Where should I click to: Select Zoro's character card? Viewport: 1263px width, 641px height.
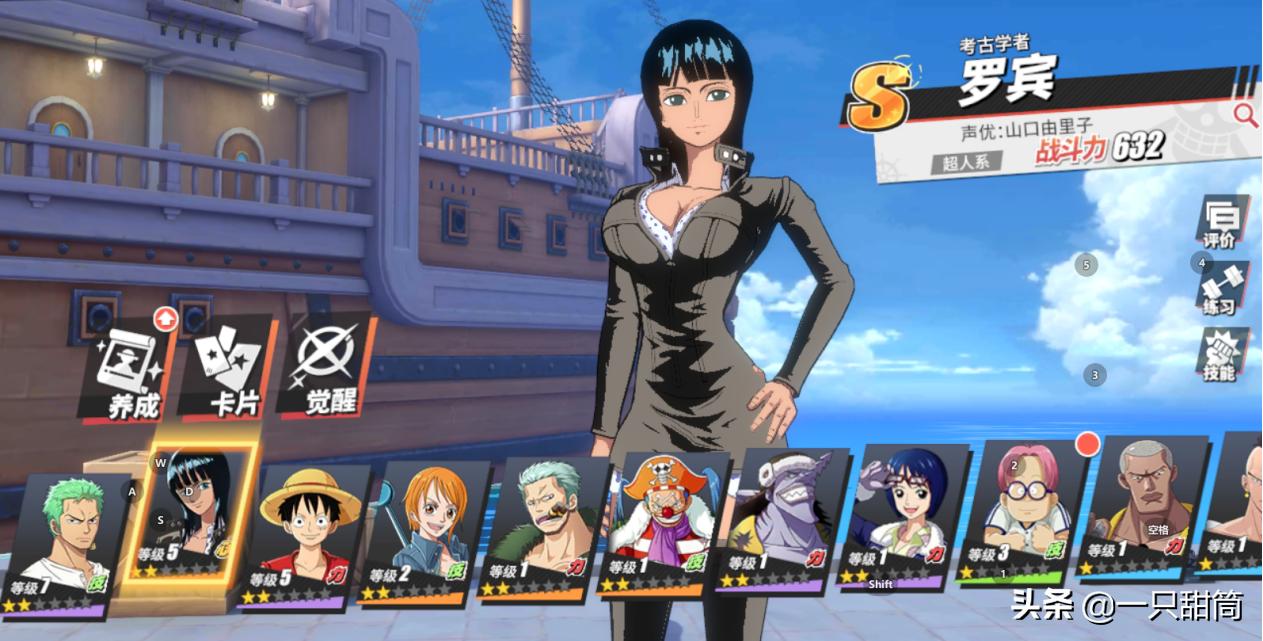(70, 540)
